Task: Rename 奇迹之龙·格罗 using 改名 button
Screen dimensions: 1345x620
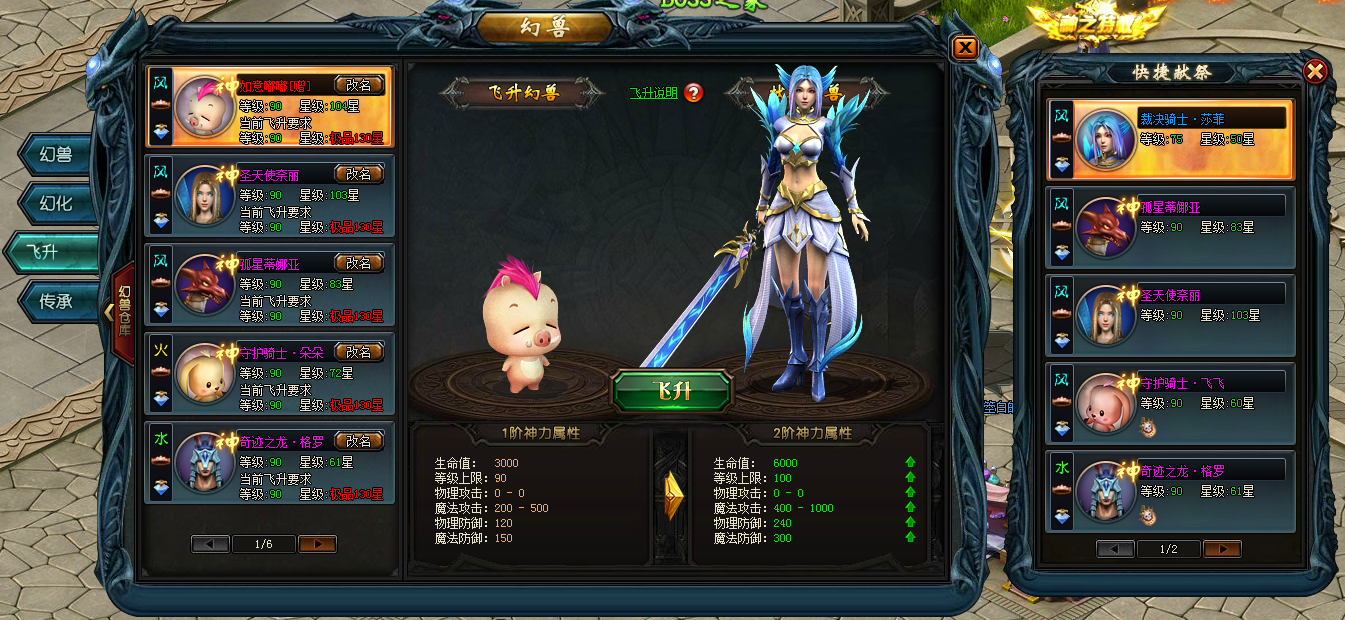Action: tap(358, 441)
